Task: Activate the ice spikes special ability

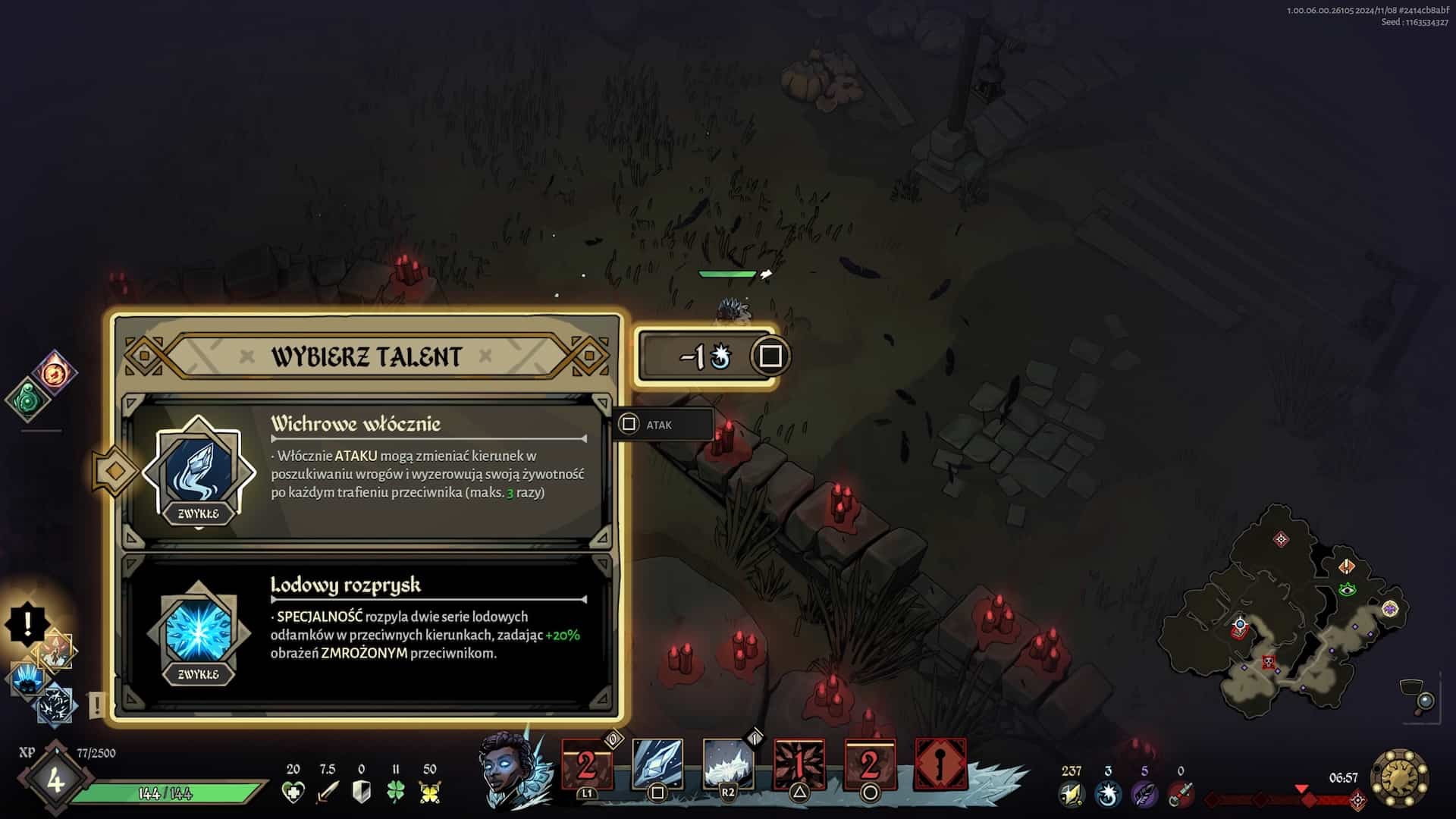Action: tap(727, 764)
